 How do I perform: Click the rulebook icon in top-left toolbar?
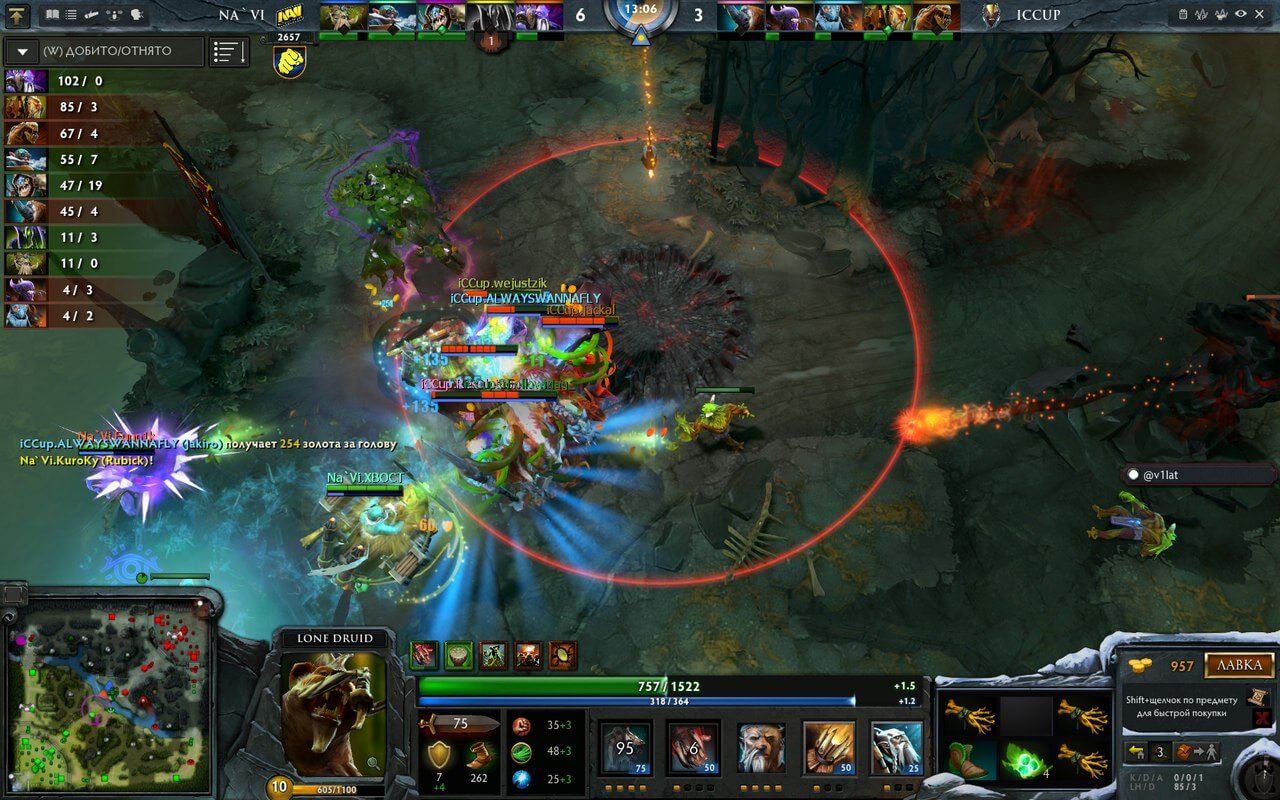(51, 14)
